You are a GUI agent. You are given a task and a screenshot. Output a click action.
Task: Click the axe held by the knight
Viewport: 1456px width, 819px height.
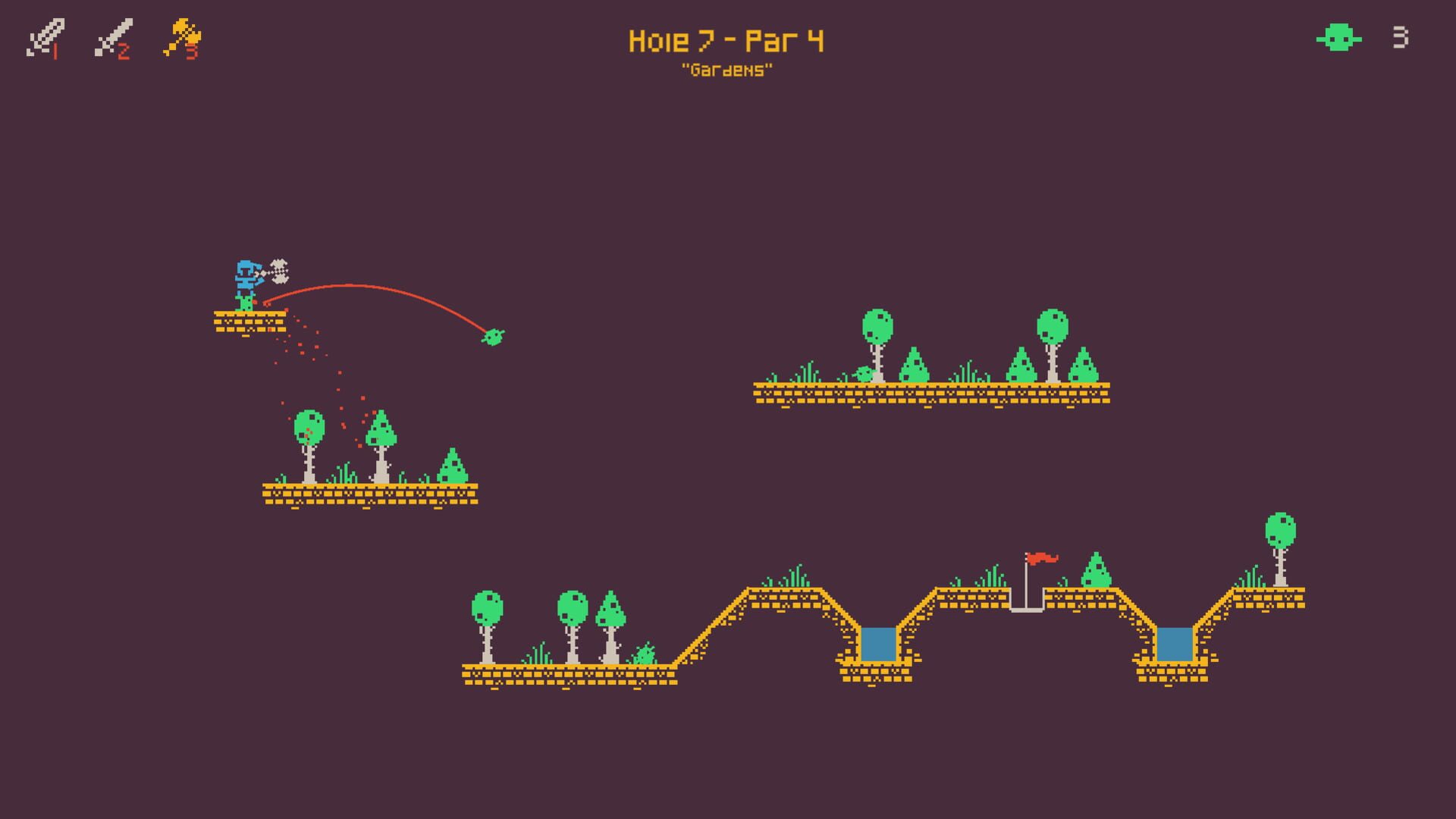(x=279, y=271)
